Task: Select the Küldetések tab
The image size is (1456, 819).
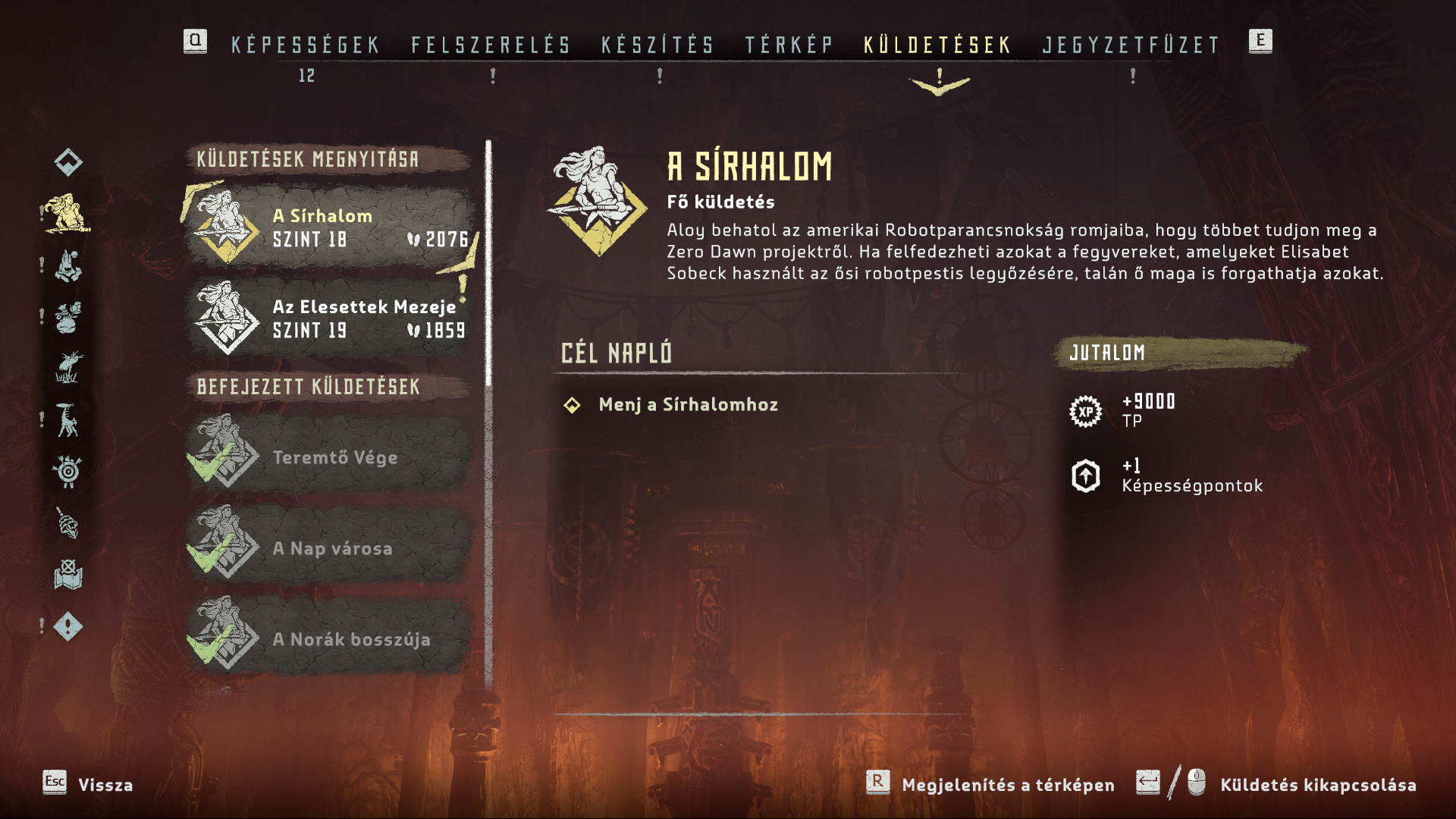Action: click(937, 45)
